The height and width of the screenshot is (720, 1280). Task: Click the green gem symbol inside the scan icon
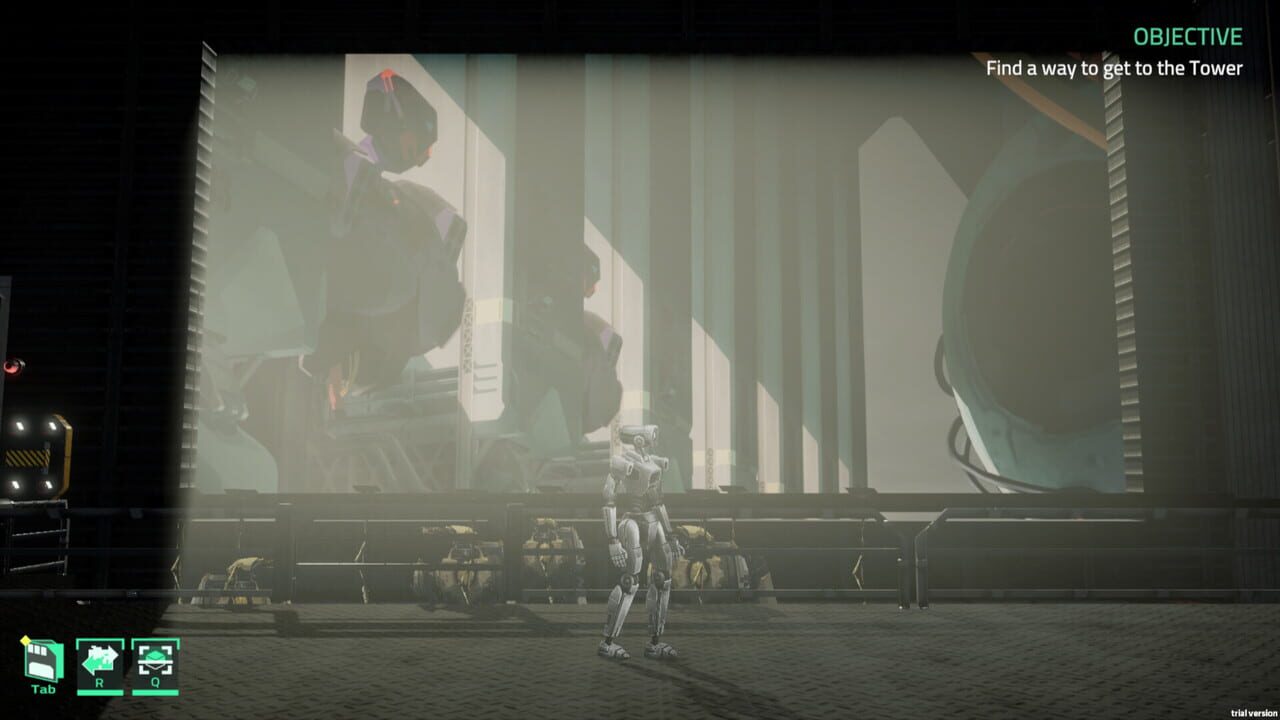click(155, 655)
